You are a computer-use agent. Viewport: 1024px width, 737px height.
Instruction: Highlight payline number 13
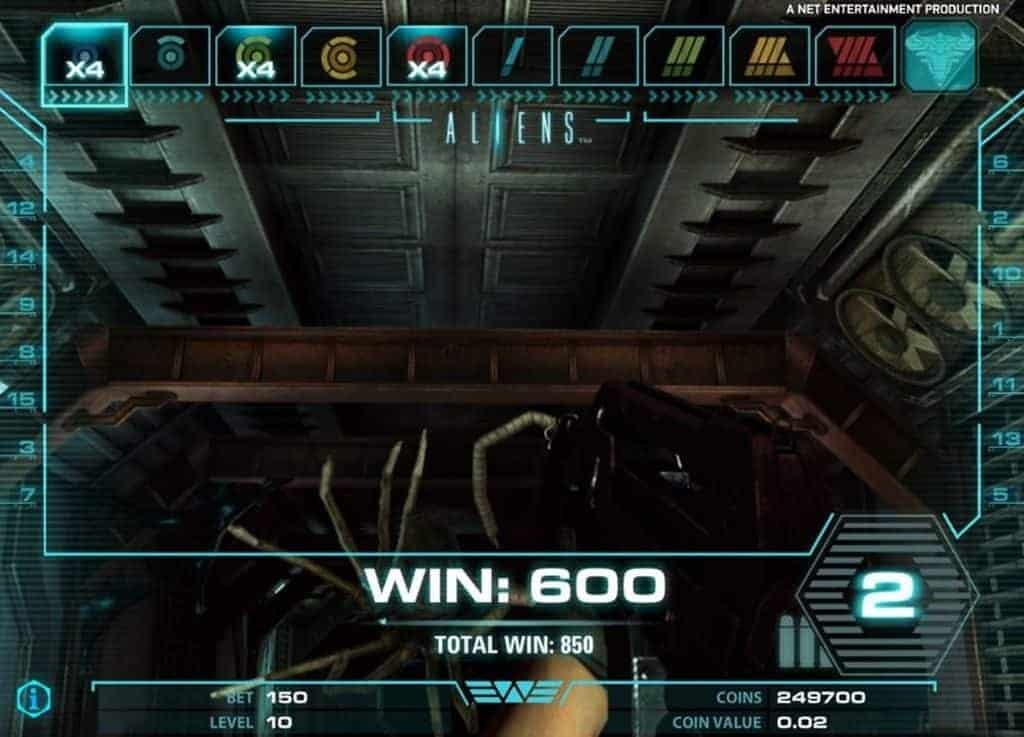pos(1003,438)
